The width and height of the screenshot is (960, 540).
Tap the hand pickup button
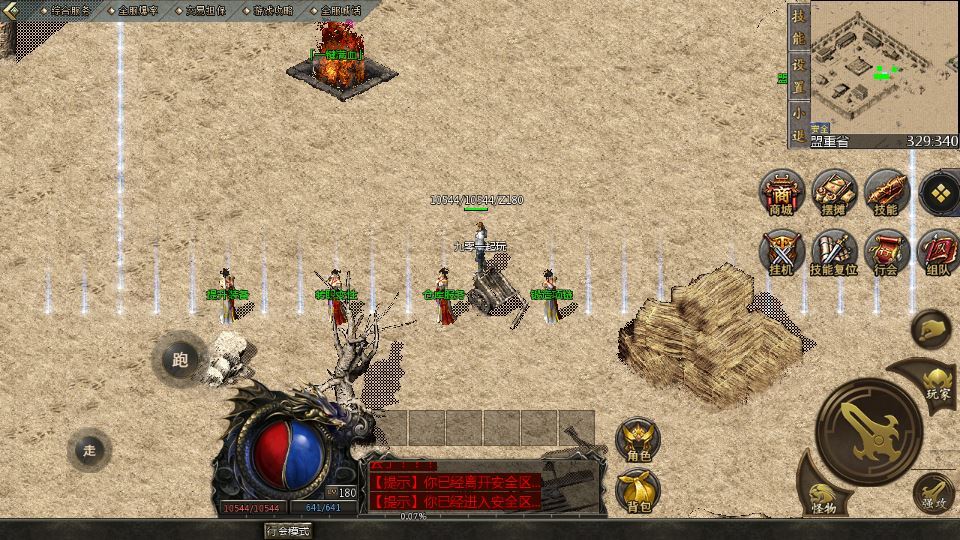click(931, 329)
